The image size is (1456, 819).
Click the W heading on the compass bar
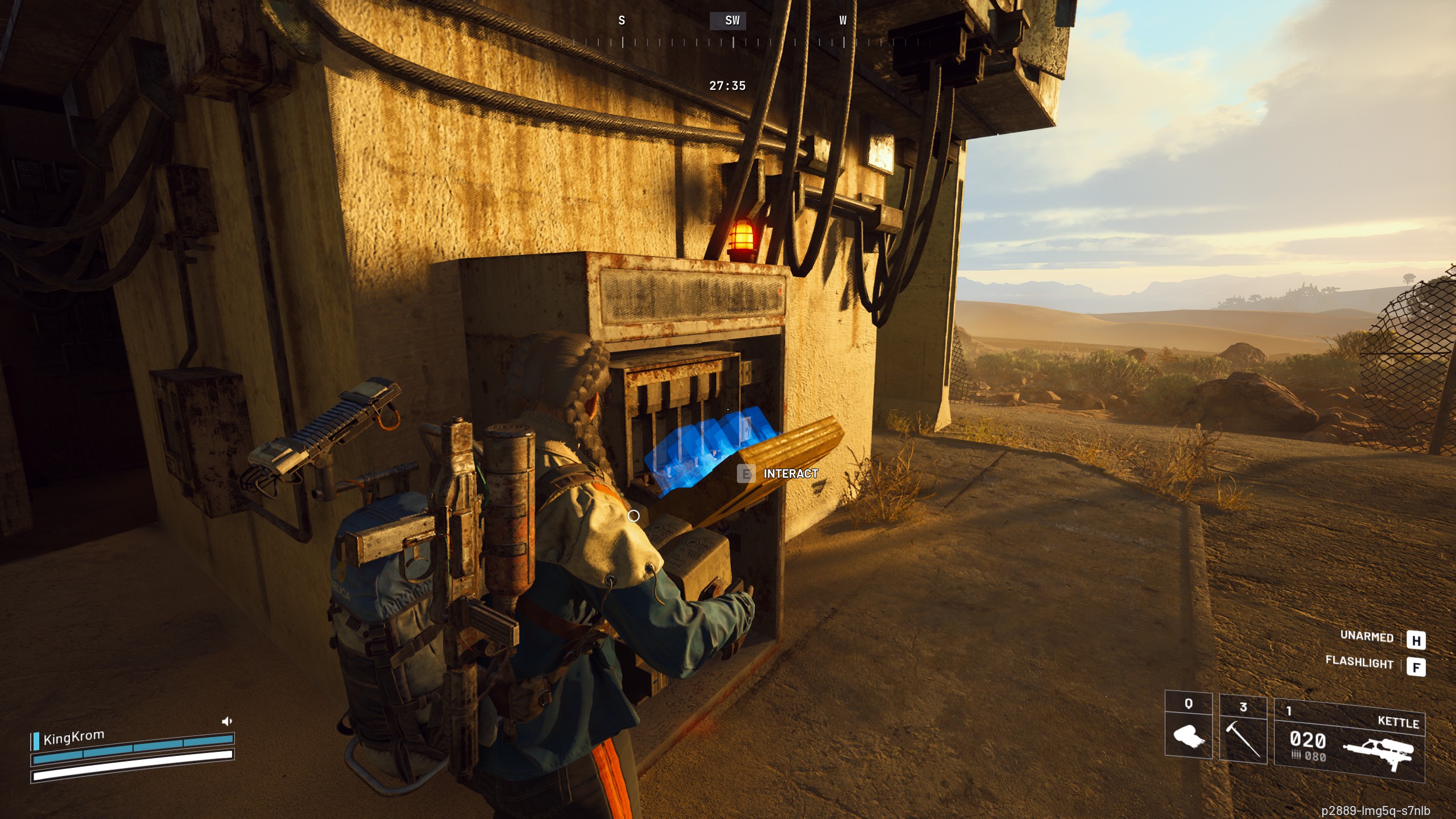click(842, 21)
